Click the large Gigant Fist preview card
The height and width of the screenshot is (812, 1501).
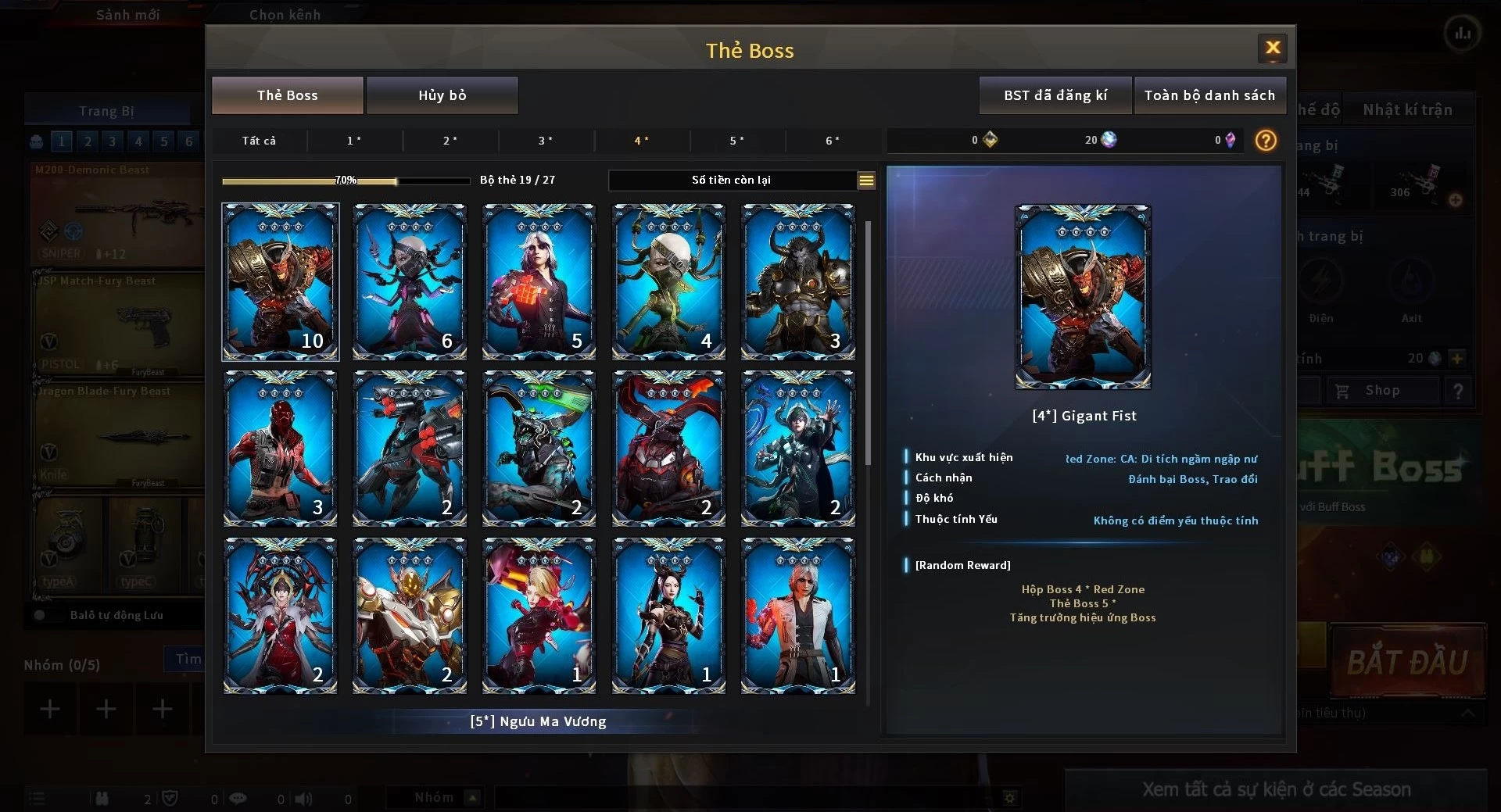pos(1083,297)
